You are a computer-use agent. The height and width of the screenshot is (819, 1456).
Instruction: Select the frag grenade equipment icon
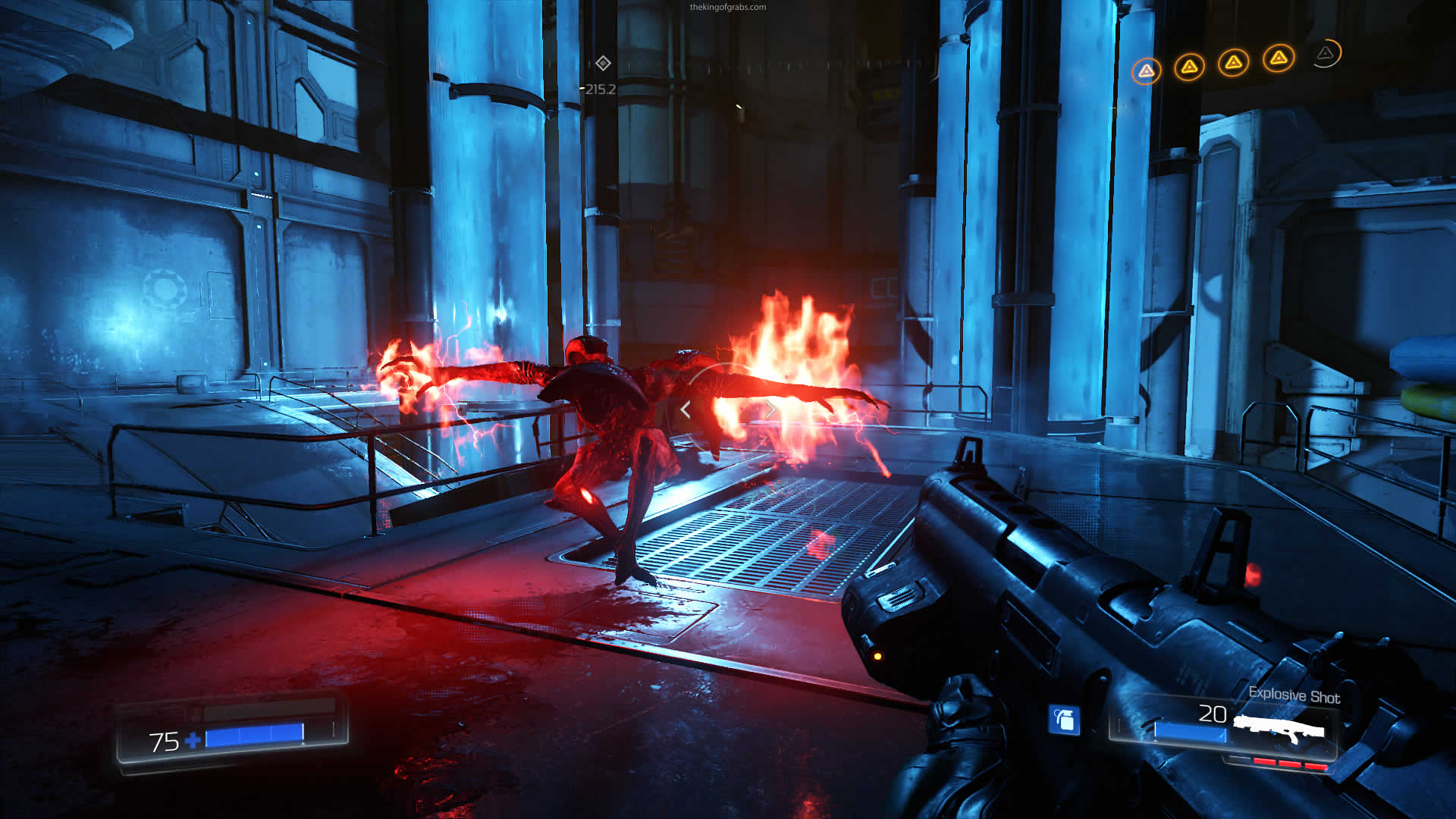1064,720
